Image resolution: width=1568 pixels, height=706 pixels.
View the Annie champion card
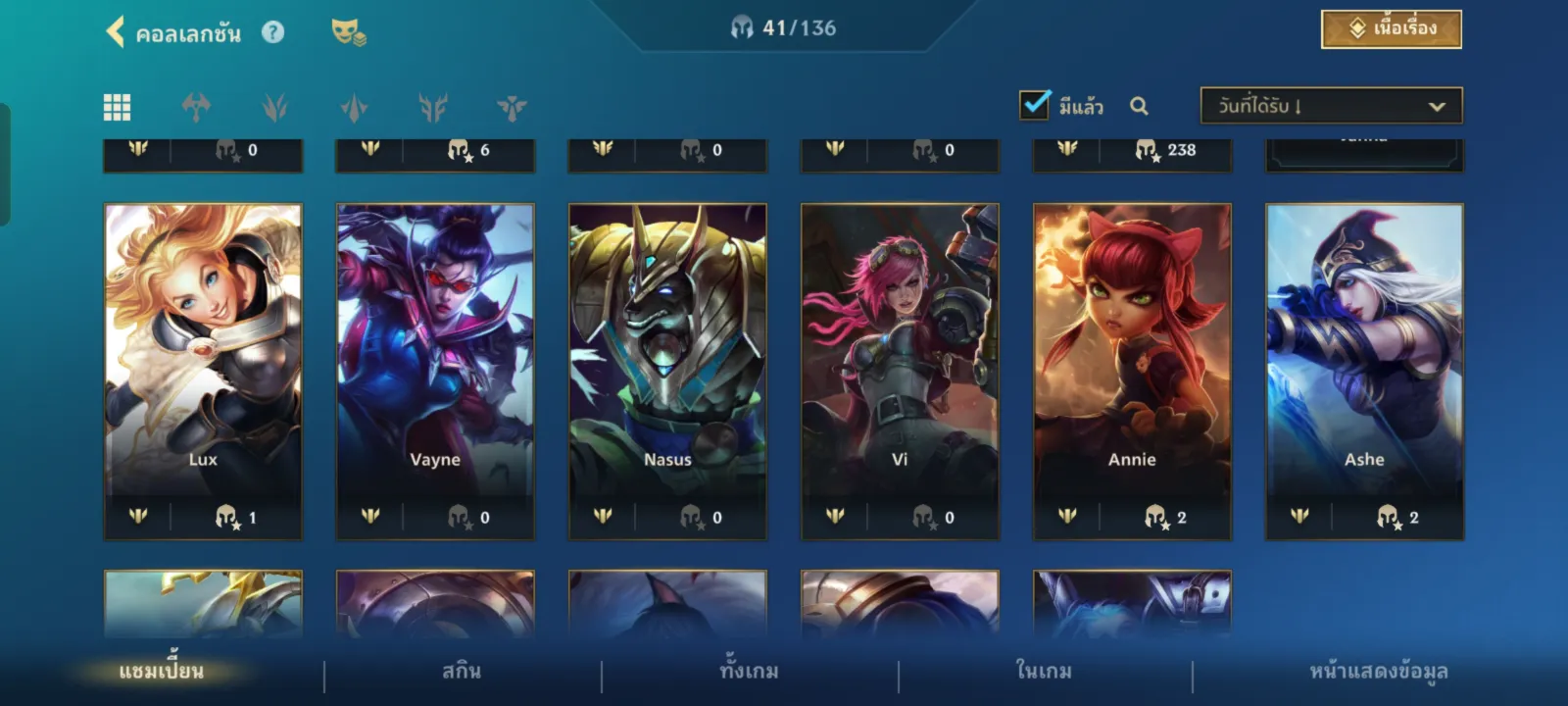coord(1132,371)
